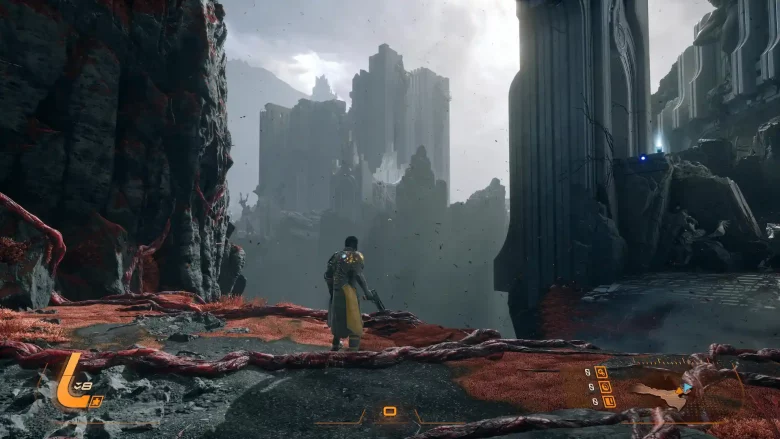Viewport: 780px width, 439px height.
Task: Pick the bottom orange square item icon
Action: (607, 401)
